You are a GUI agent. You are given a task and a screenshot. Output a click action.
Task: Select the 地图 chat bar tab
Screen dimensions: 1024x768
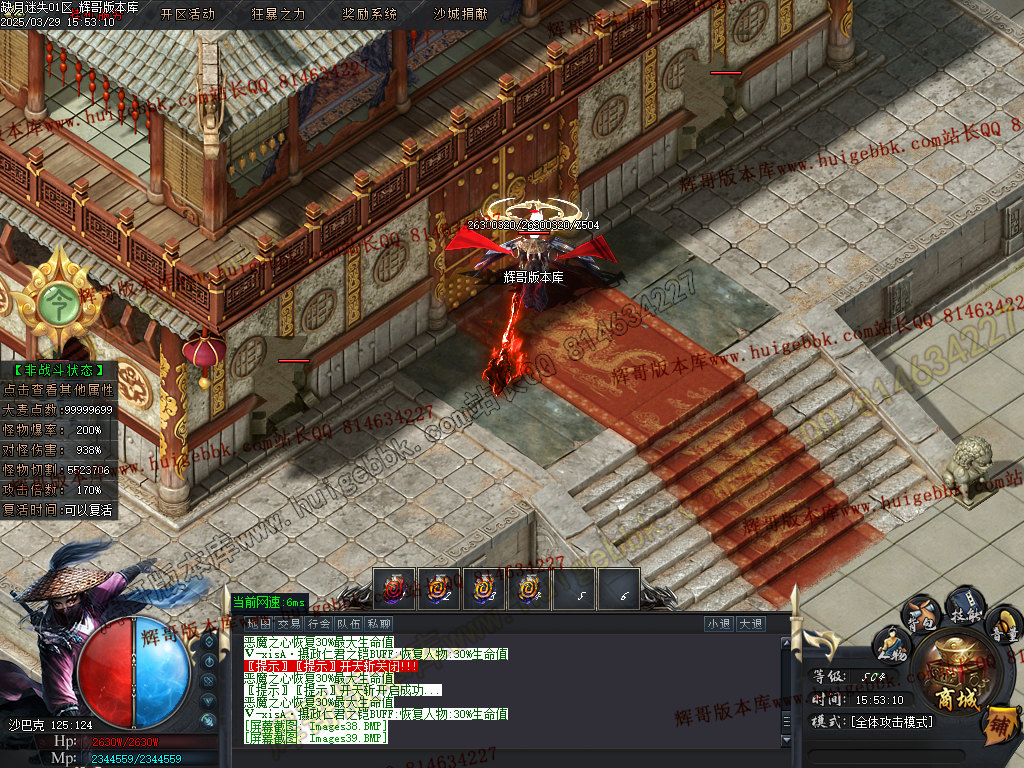[x=259, y=623]
